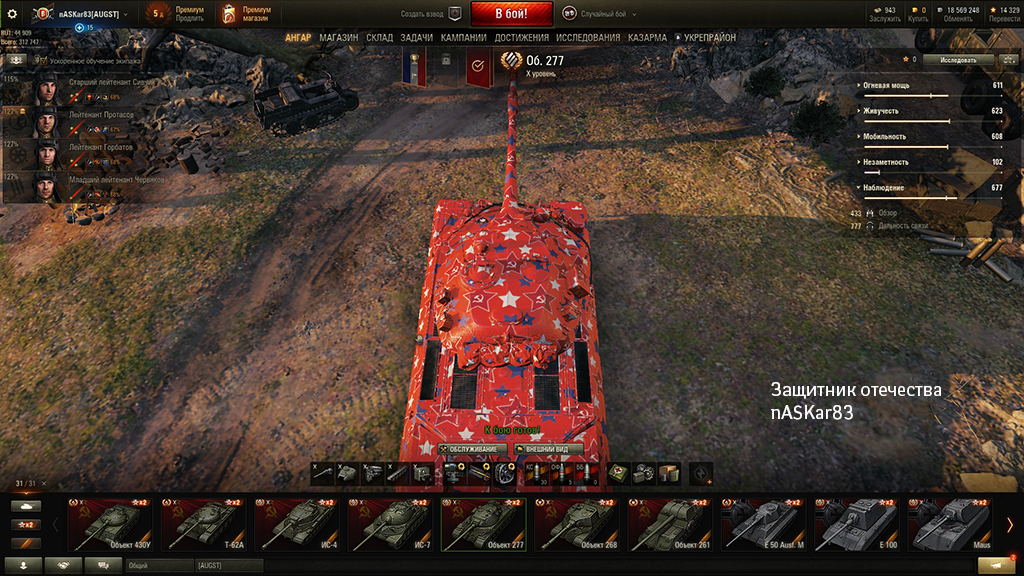Open the game settings gear icon
The height and width of the screenshot is (576, 1024).
[x=12, y=14]
